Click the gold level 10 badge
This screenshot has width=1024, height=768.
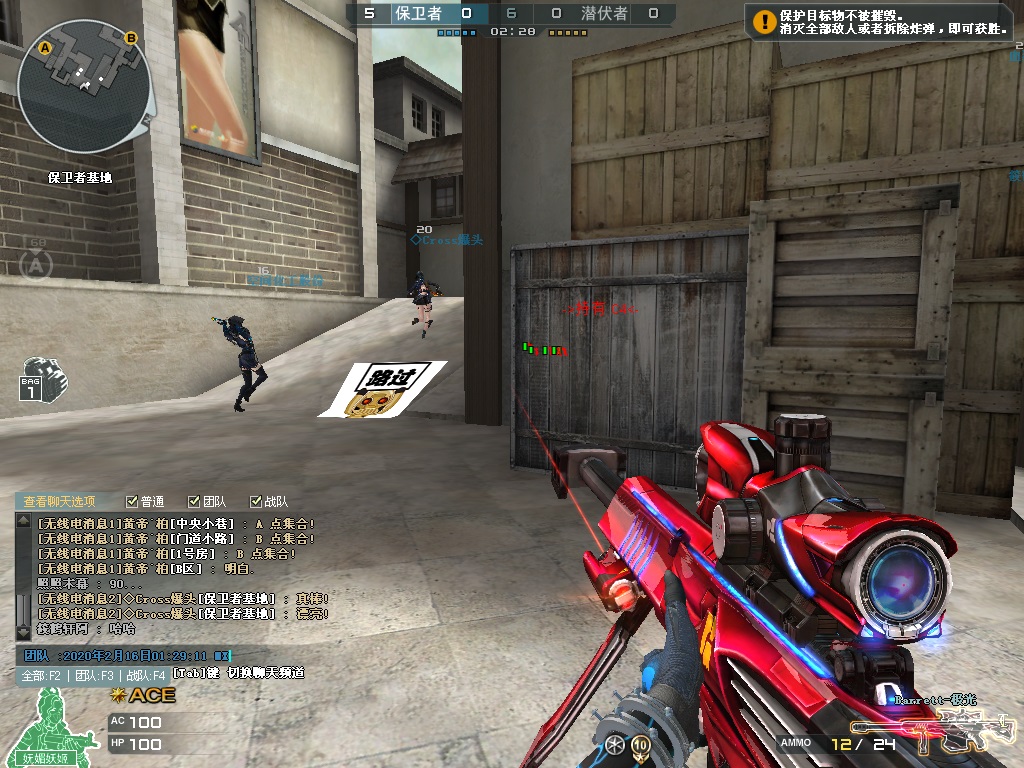(x=640, y=745)
